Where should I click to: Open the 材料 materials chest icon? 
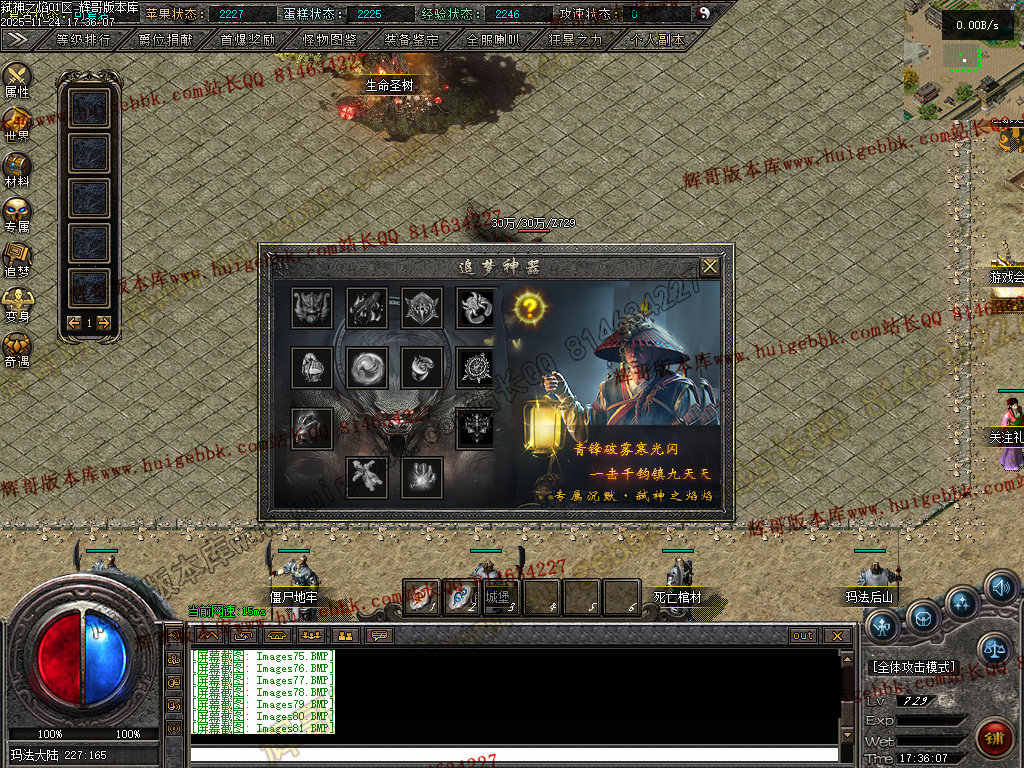pyautogui.click(x=17, y=168)
